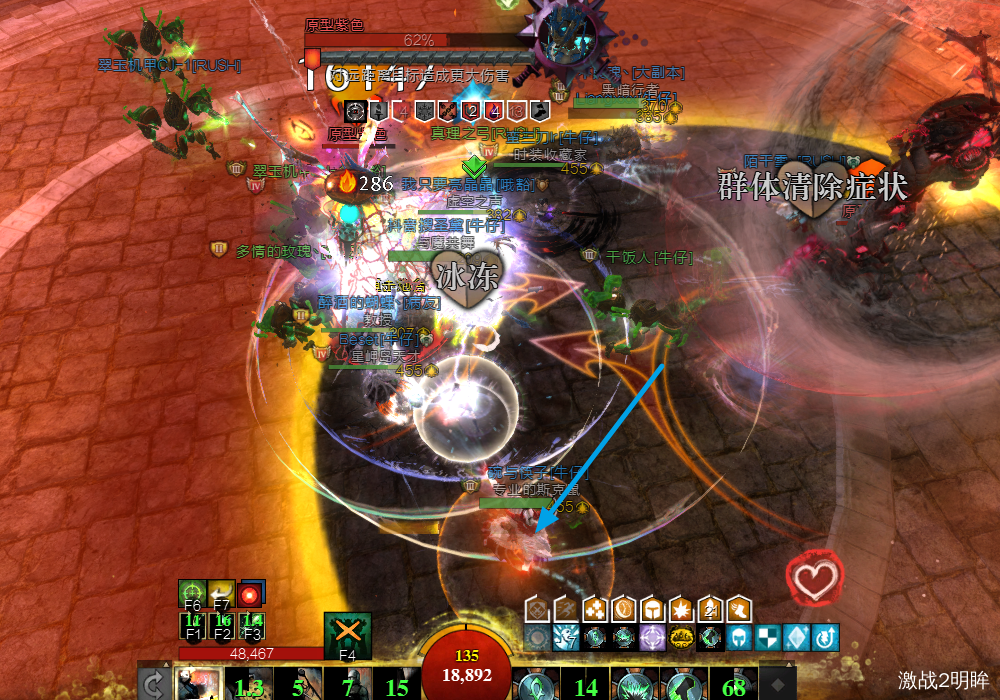
Task: Click the red circle icon beside F7
Action: coord(250,594)
